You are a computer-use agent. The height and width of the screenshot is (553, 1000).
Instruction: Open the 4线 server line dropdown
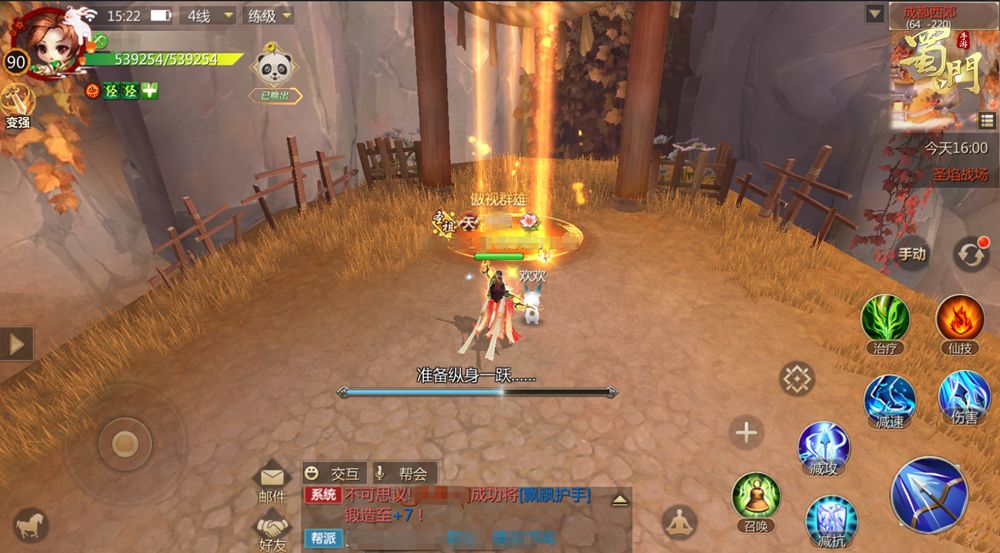tap(209, 16)
